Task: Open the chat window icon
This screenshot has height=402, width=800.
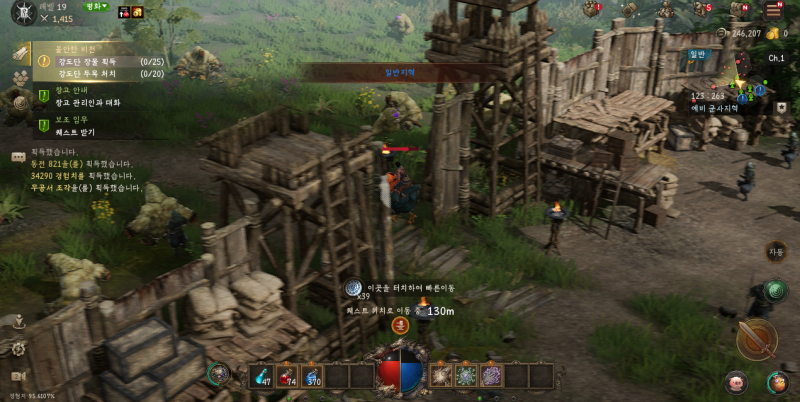Action: click(x=18, y=156)
